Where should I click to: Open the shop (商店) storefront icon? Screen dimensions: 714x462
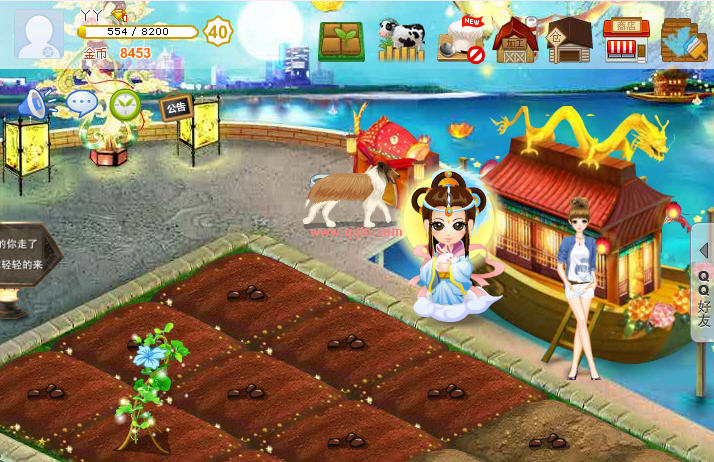pyautogui.click(x=626, y=40)
